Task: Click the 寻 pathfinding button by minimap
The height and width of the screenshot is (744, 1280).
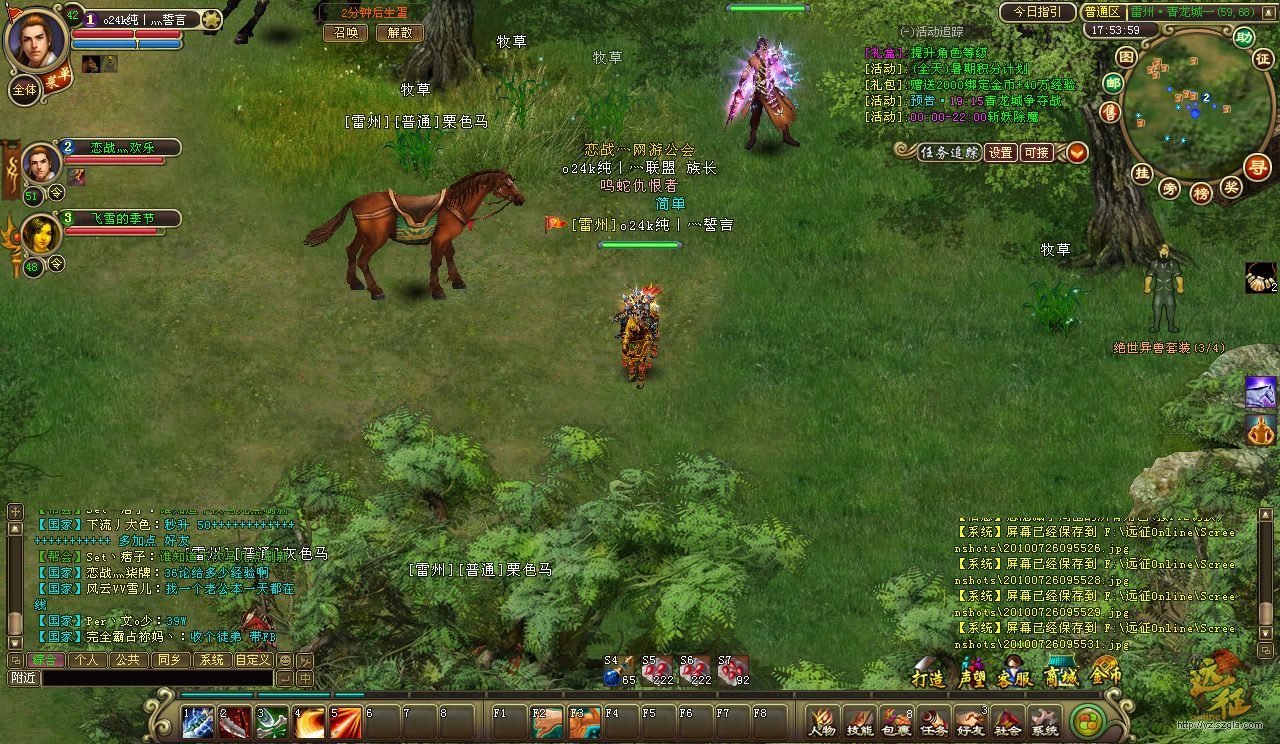Action: click(1256, 167)
